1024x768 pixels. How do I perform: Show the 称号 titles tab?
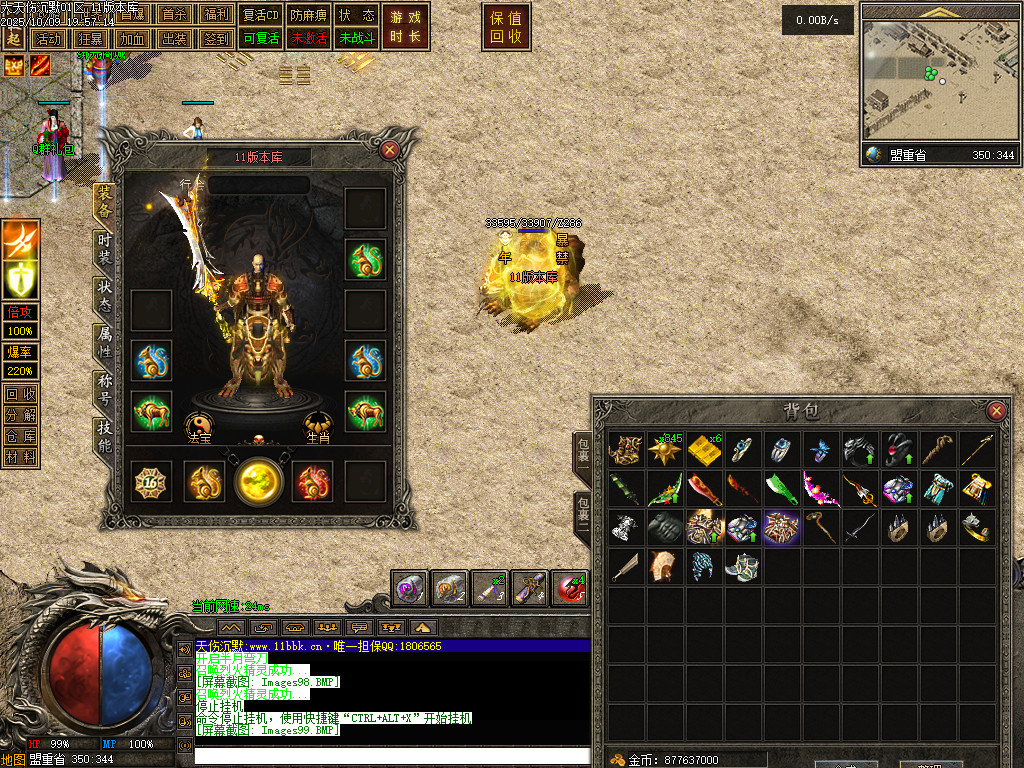tap(104, 389)
